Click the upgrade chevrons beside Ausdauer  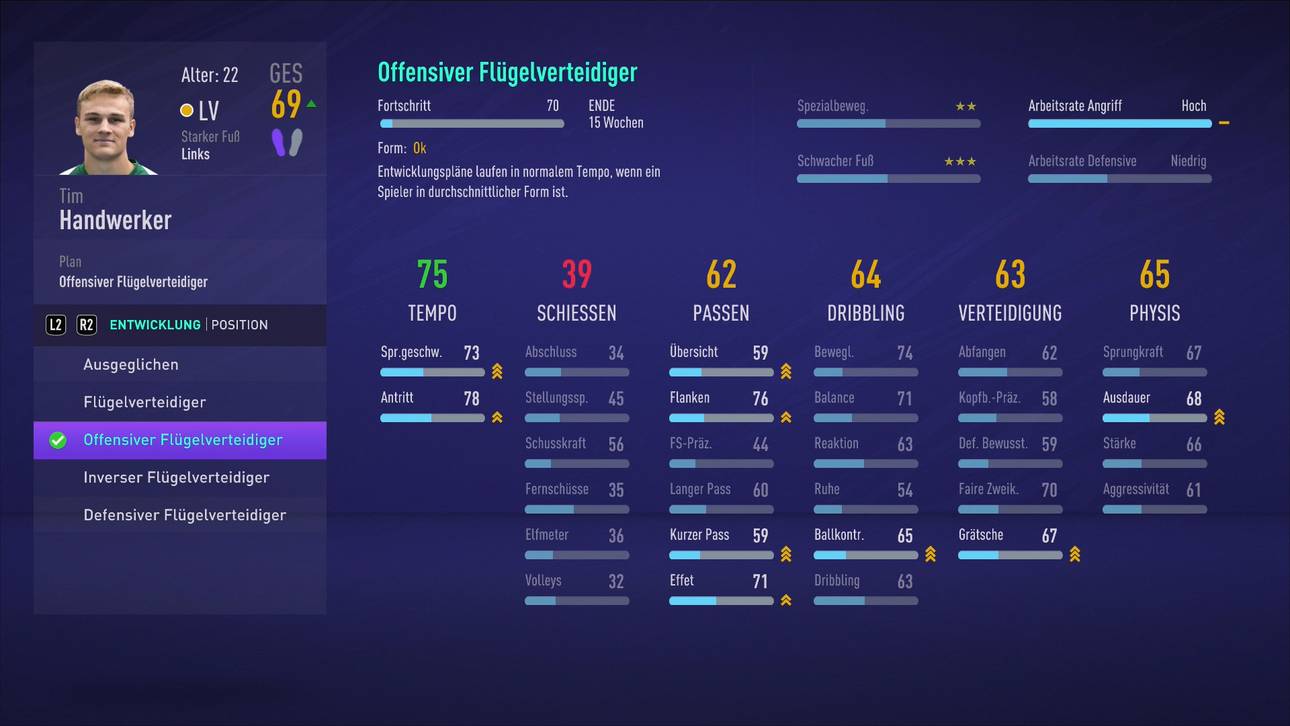click(x=1219, y=417)
